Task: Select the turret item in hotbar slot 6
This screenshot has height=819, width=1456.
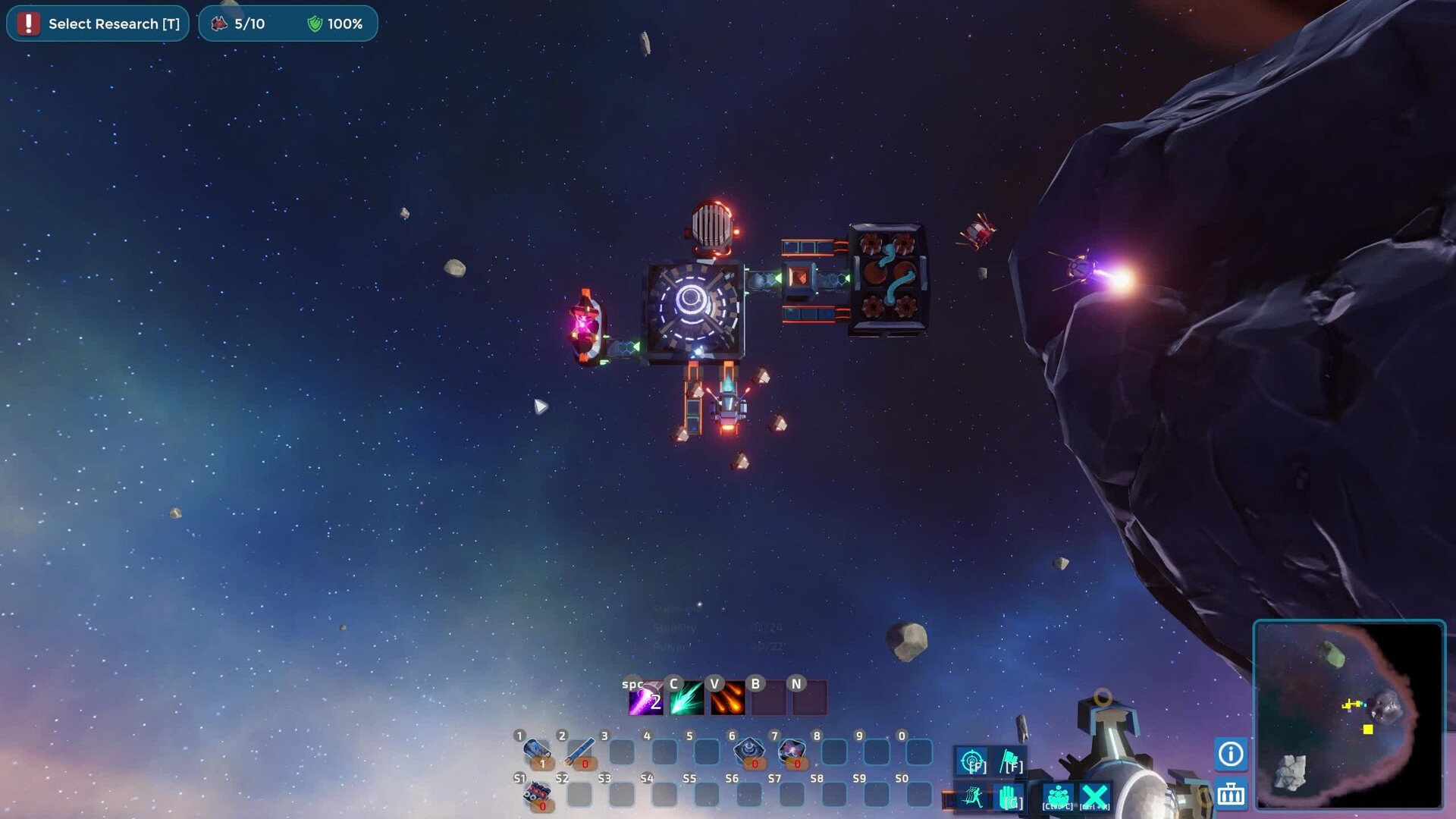Action: (x=749, y=752)
